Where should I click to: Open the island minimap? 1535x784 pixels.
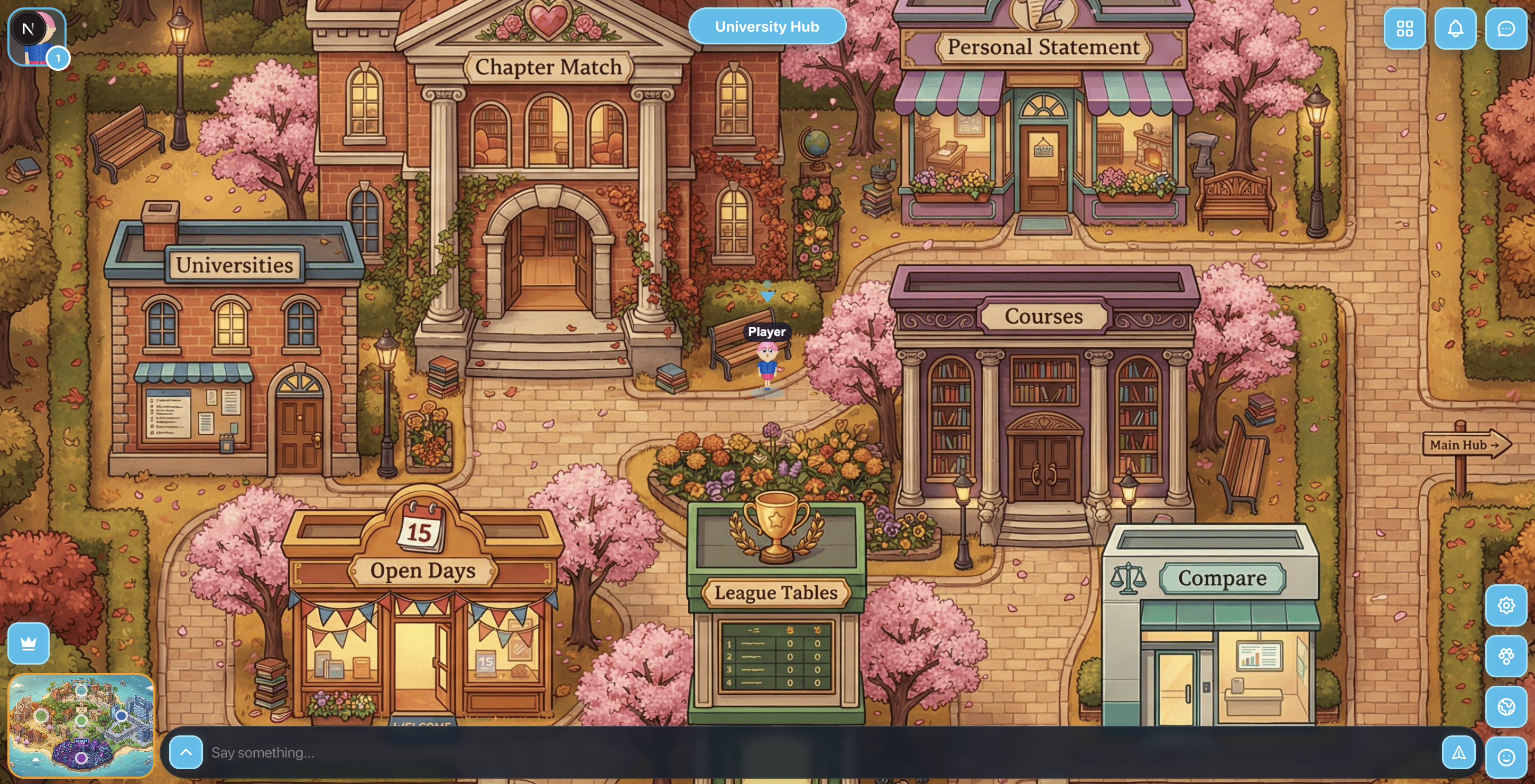[81, 725]
